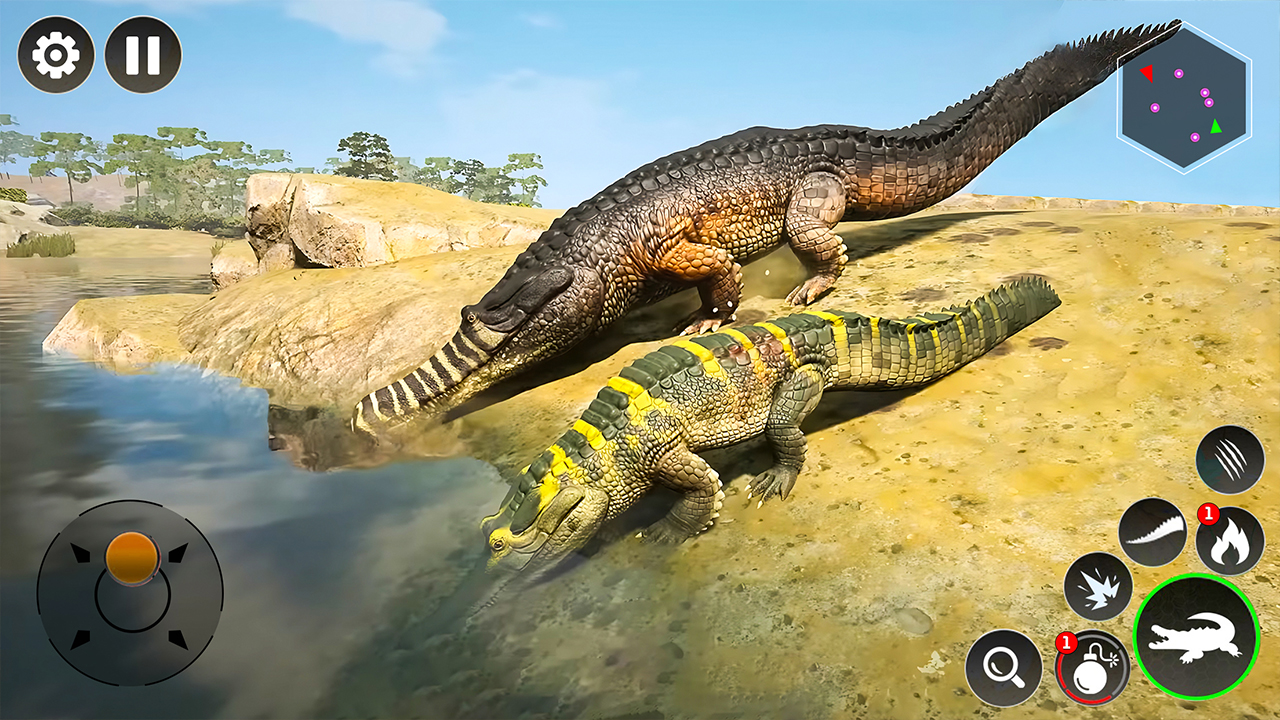Tap the notification badge on the bomb icon

1066,642
